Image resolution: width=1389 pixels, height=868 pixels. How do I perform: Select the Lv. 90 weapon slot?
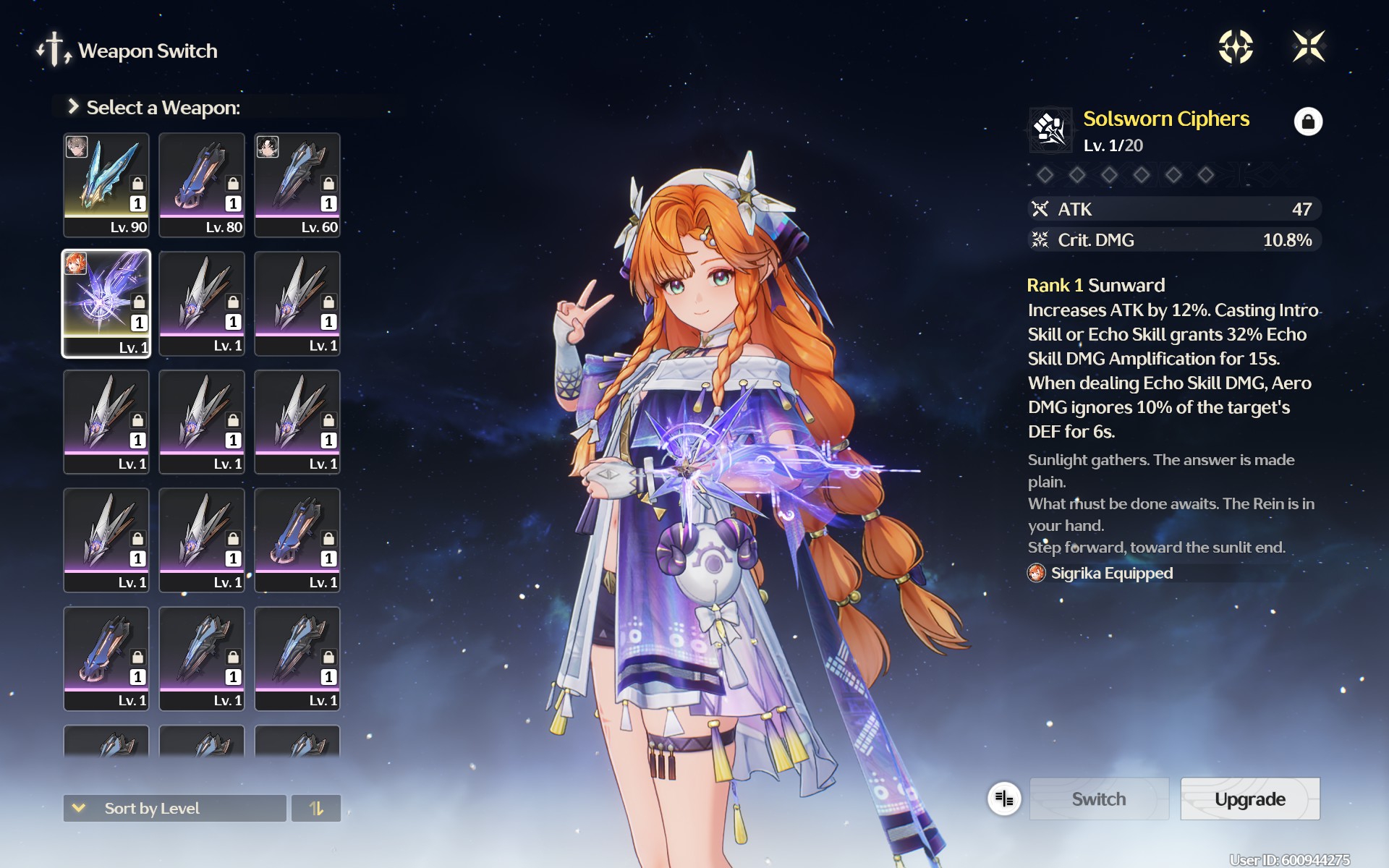[x=106, y=185]
